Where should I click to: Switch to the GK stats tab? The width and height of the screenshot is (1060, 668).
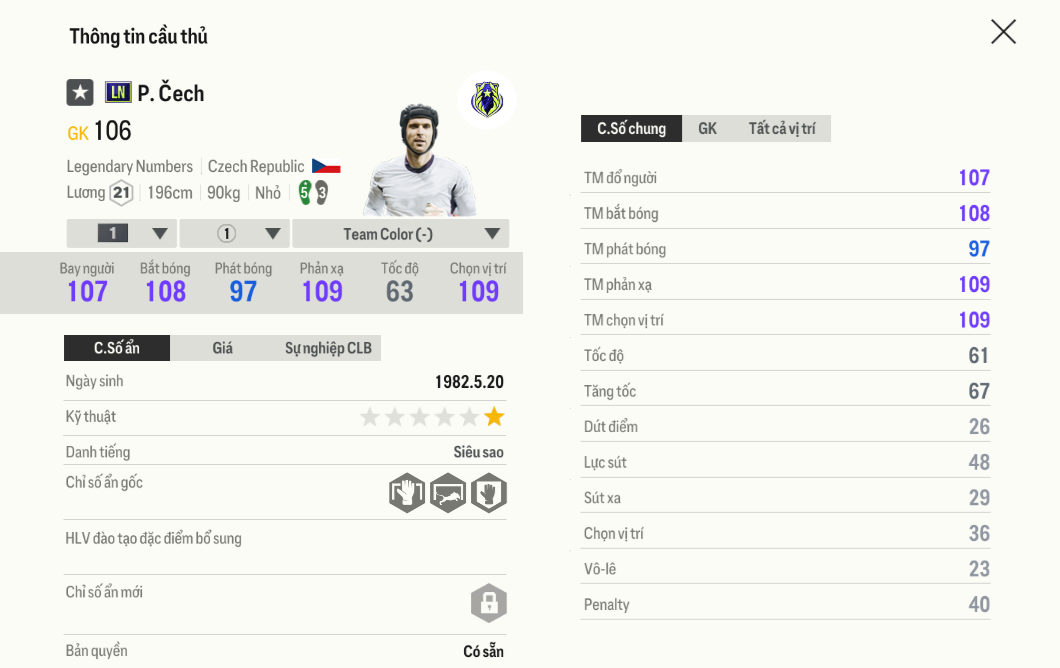pyautogui.click(x=707, y=128)
